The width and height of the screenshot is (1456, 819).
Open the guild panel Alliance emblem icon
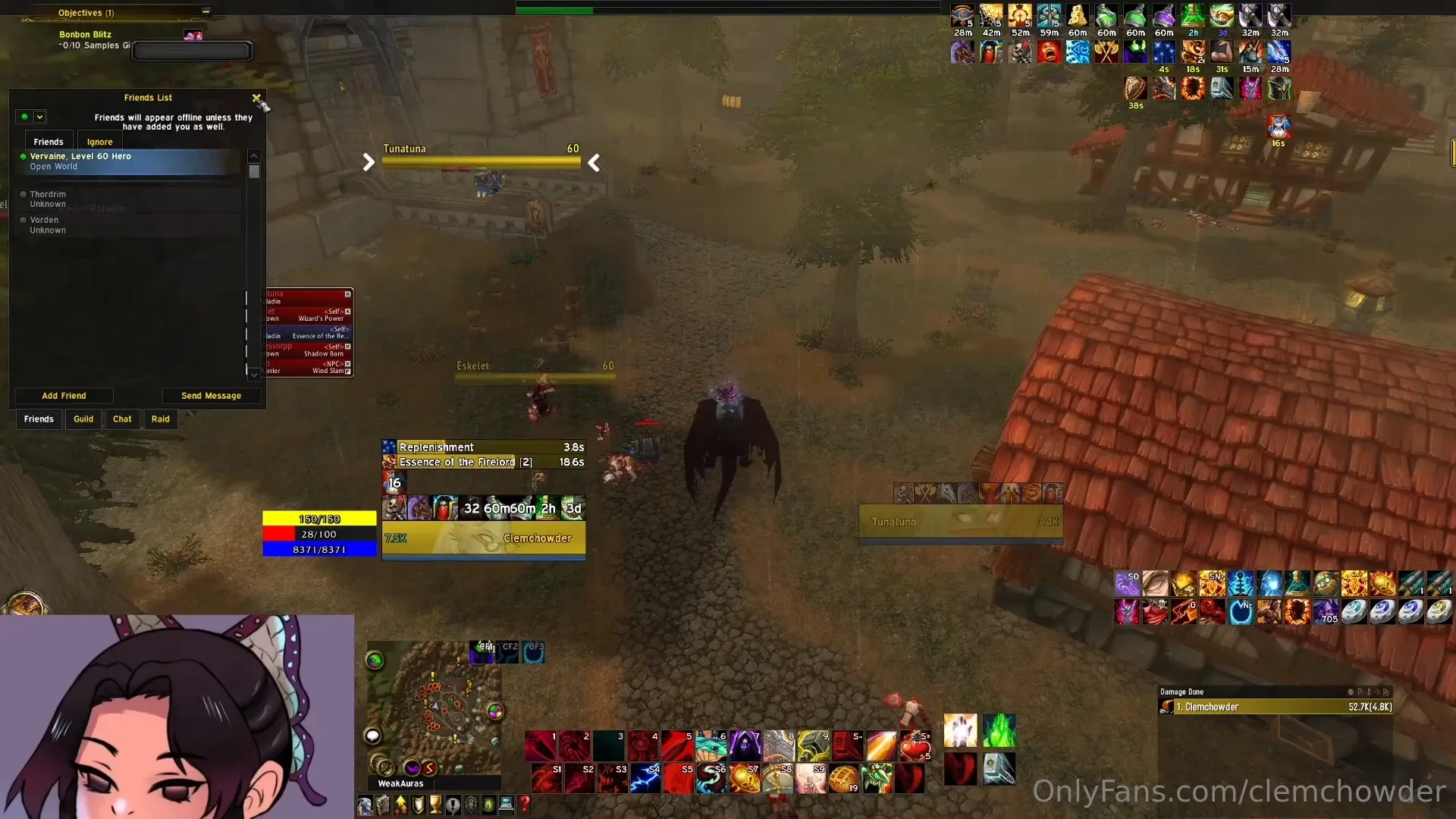coord(470,805)
